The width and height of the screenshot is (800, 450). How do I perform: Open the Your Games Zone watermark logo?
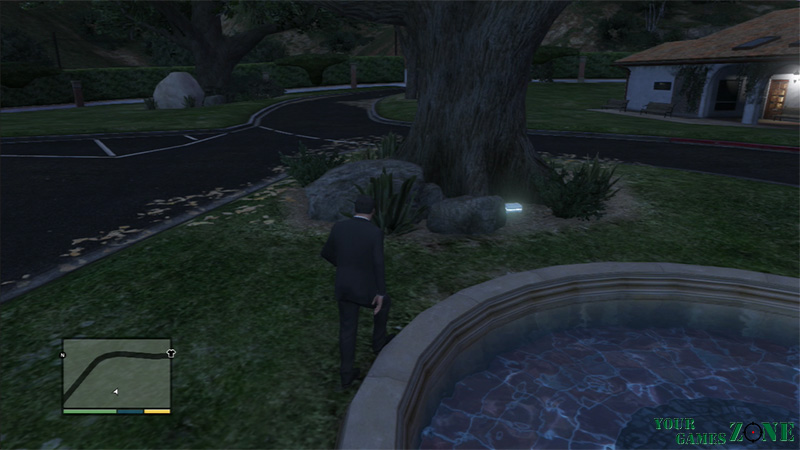coord(725,431)
